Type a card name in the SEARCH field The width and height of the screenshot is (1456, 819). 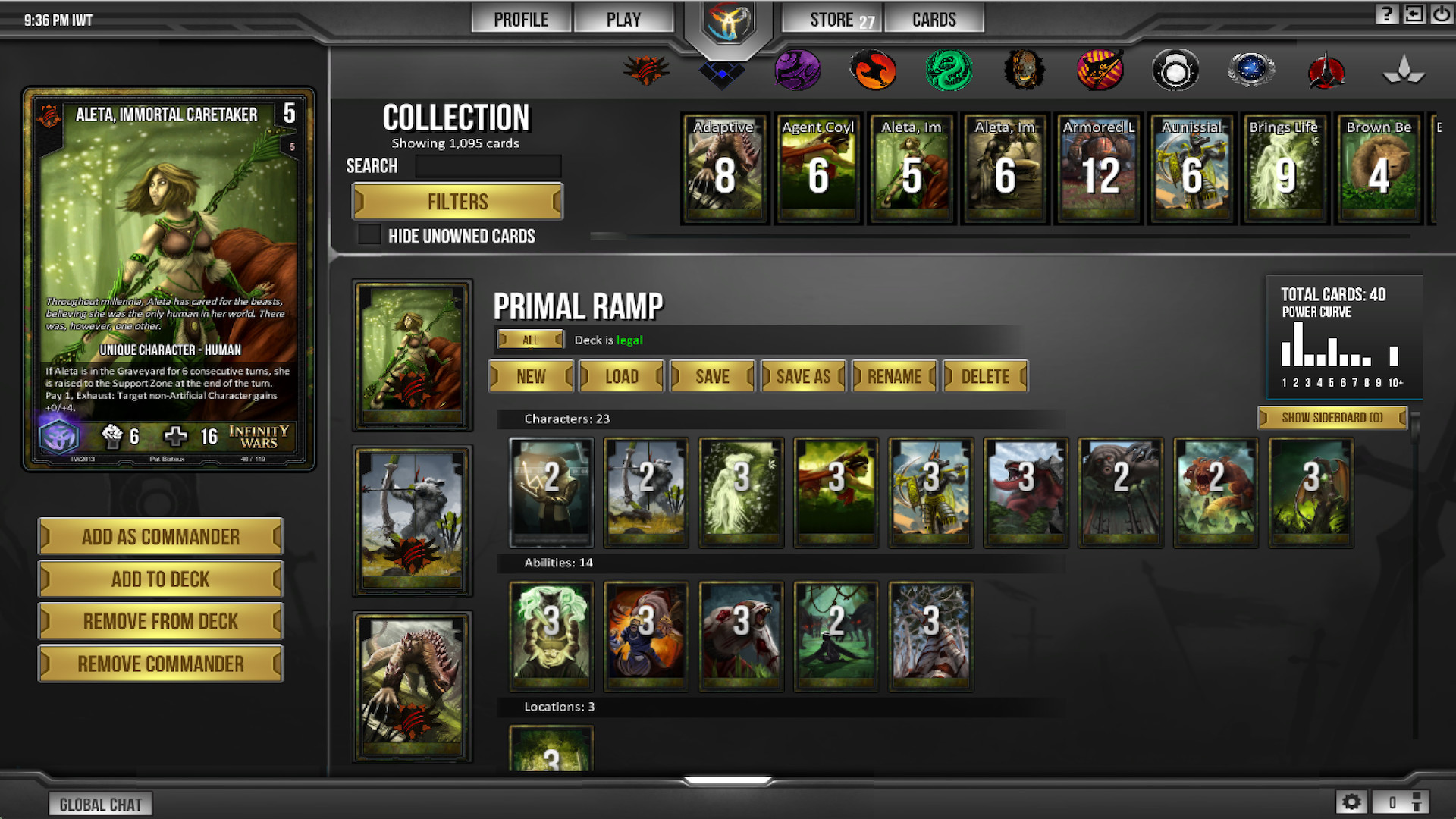click(488, 166)
